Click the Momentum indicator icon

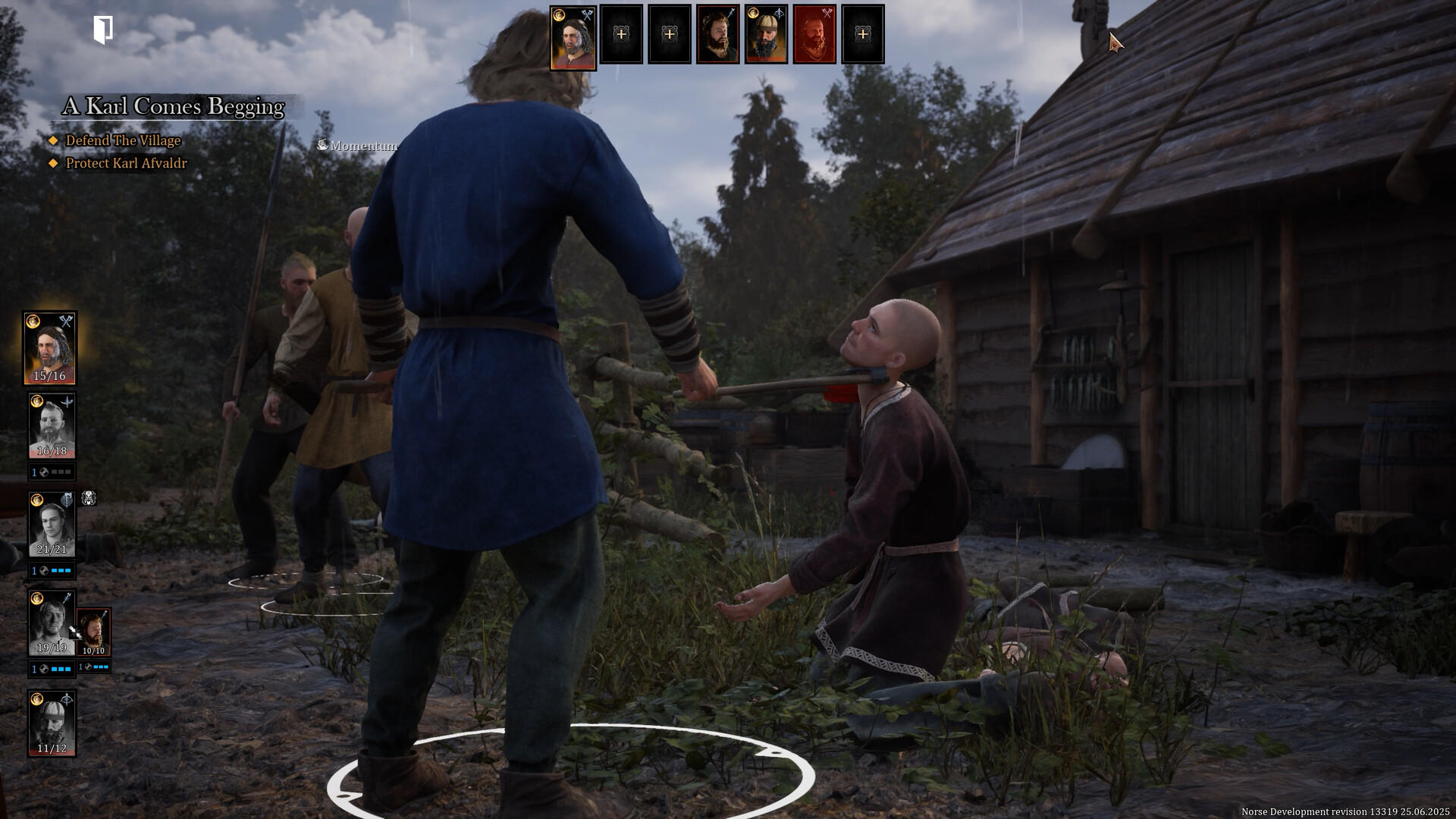pos(324,145)
